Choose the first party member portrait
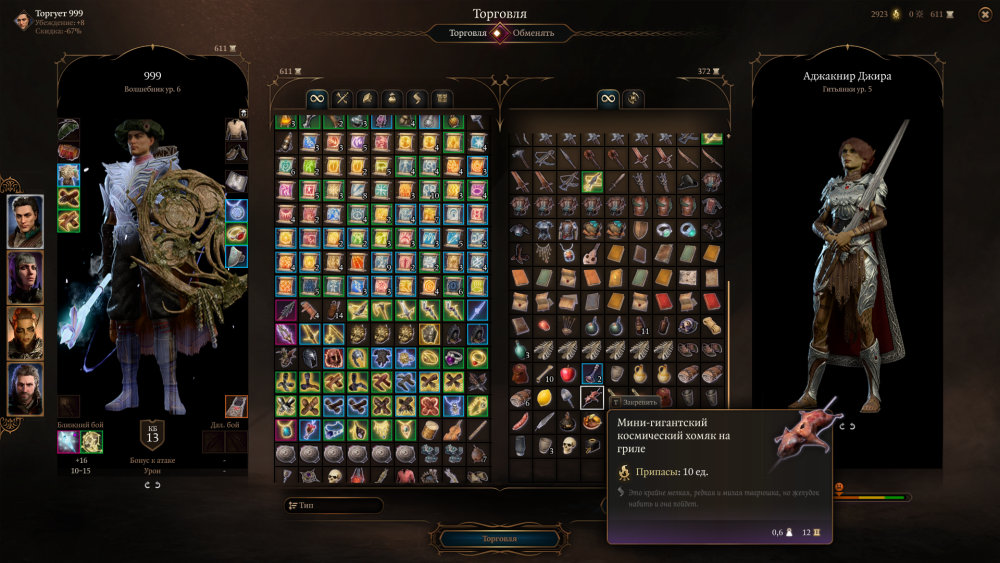 pyautogui.click(x=26, y=222)
